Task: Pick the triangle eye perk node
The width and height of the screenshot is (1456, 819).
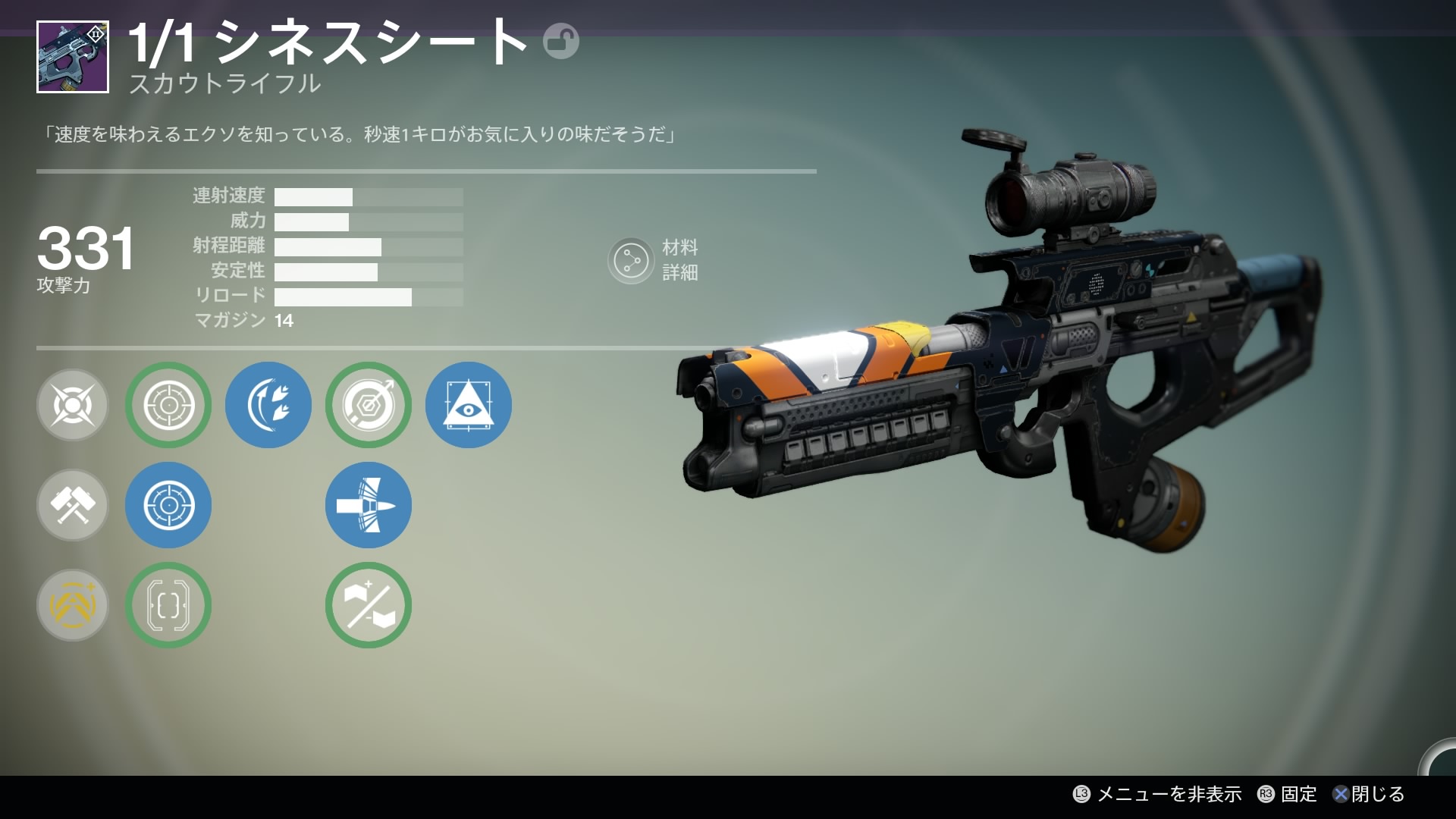Action: coord(469,405)
